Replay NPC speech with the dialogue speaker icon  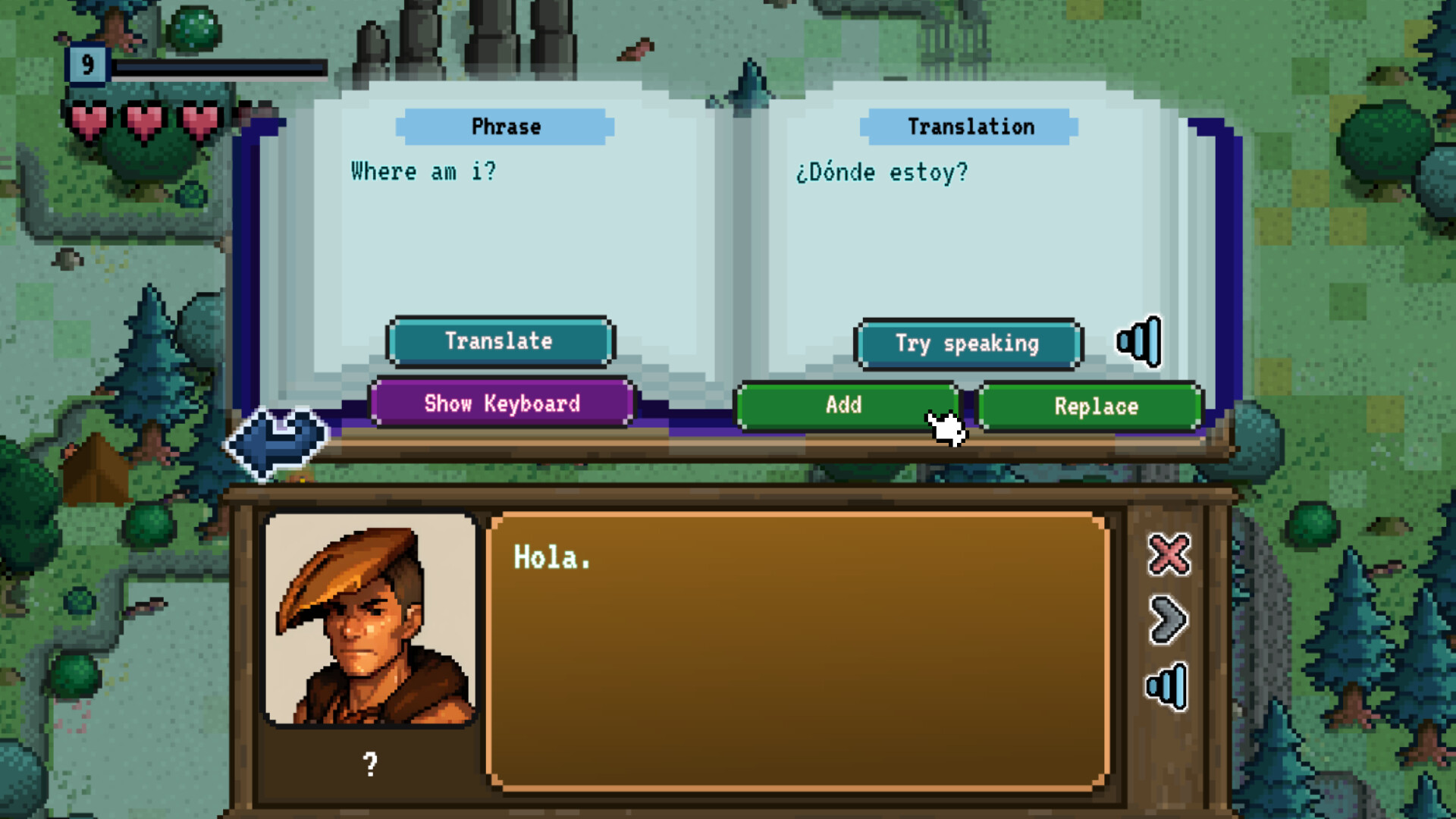[1168, 684]
